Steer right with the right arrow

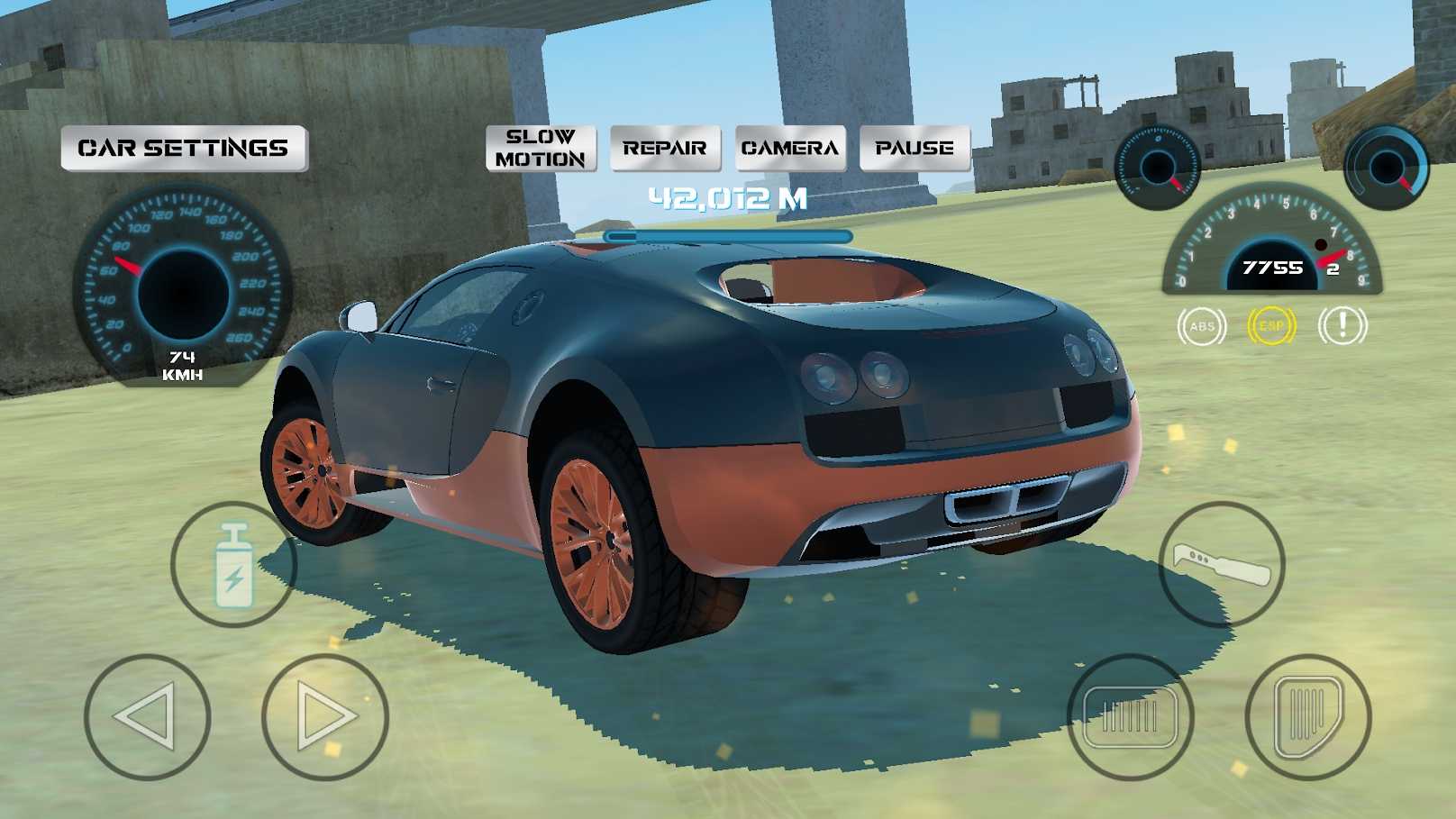(x=324, y=717)
